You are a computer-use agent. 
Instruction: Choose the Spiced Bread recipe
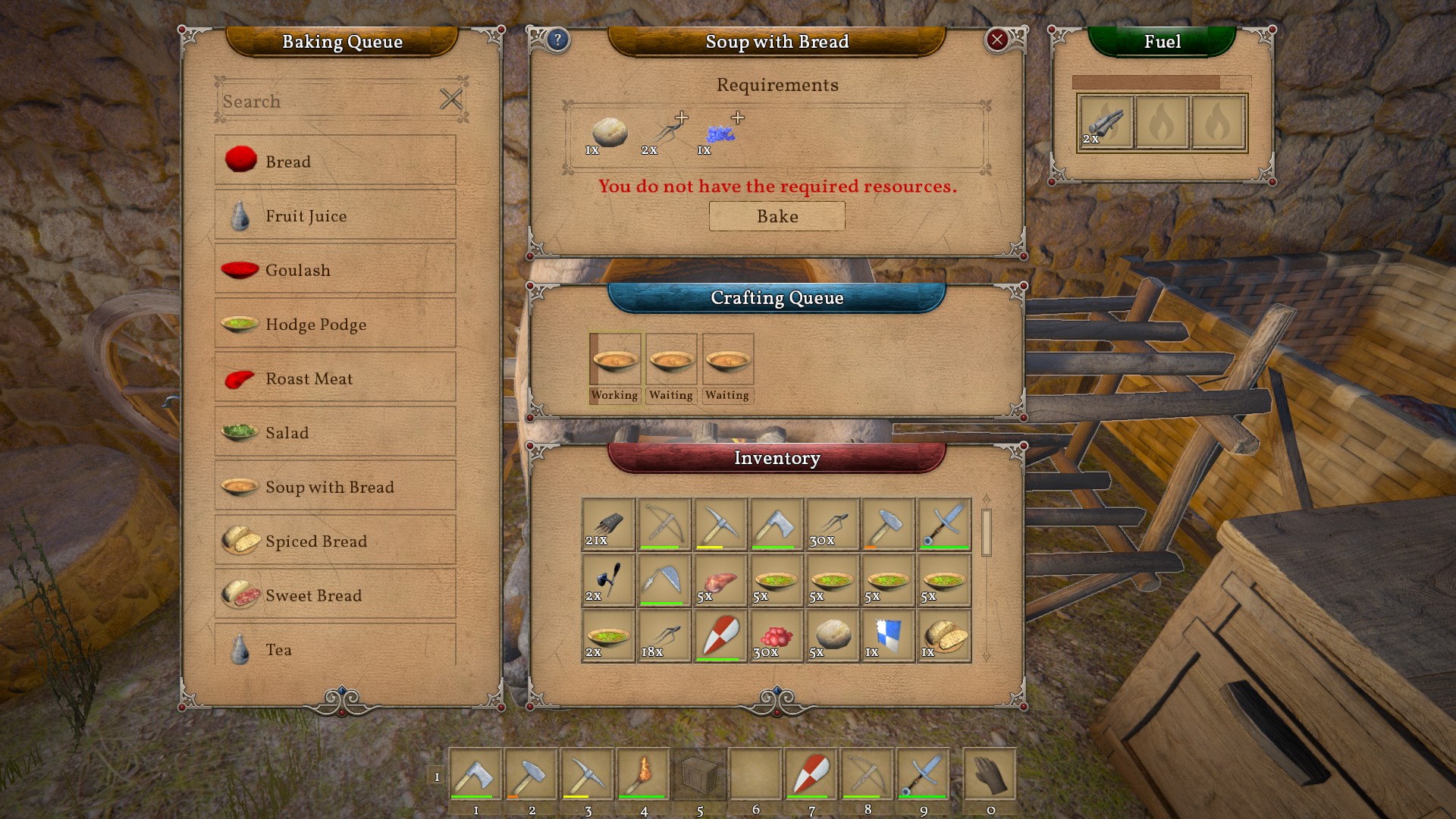334,541
